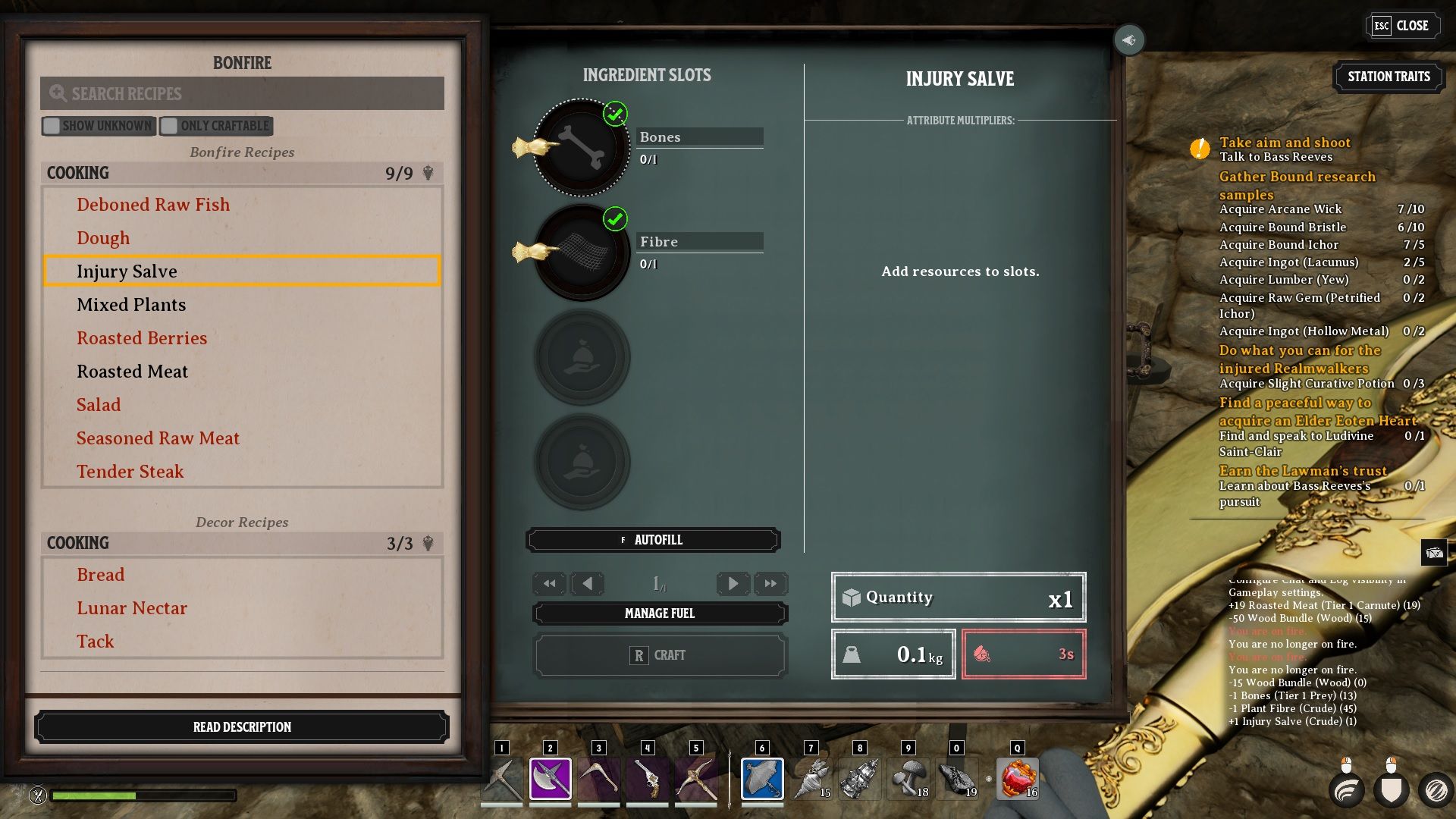
Task: Equip the battle axe in hotbar slot 2
Action: [x=550, y=777]
